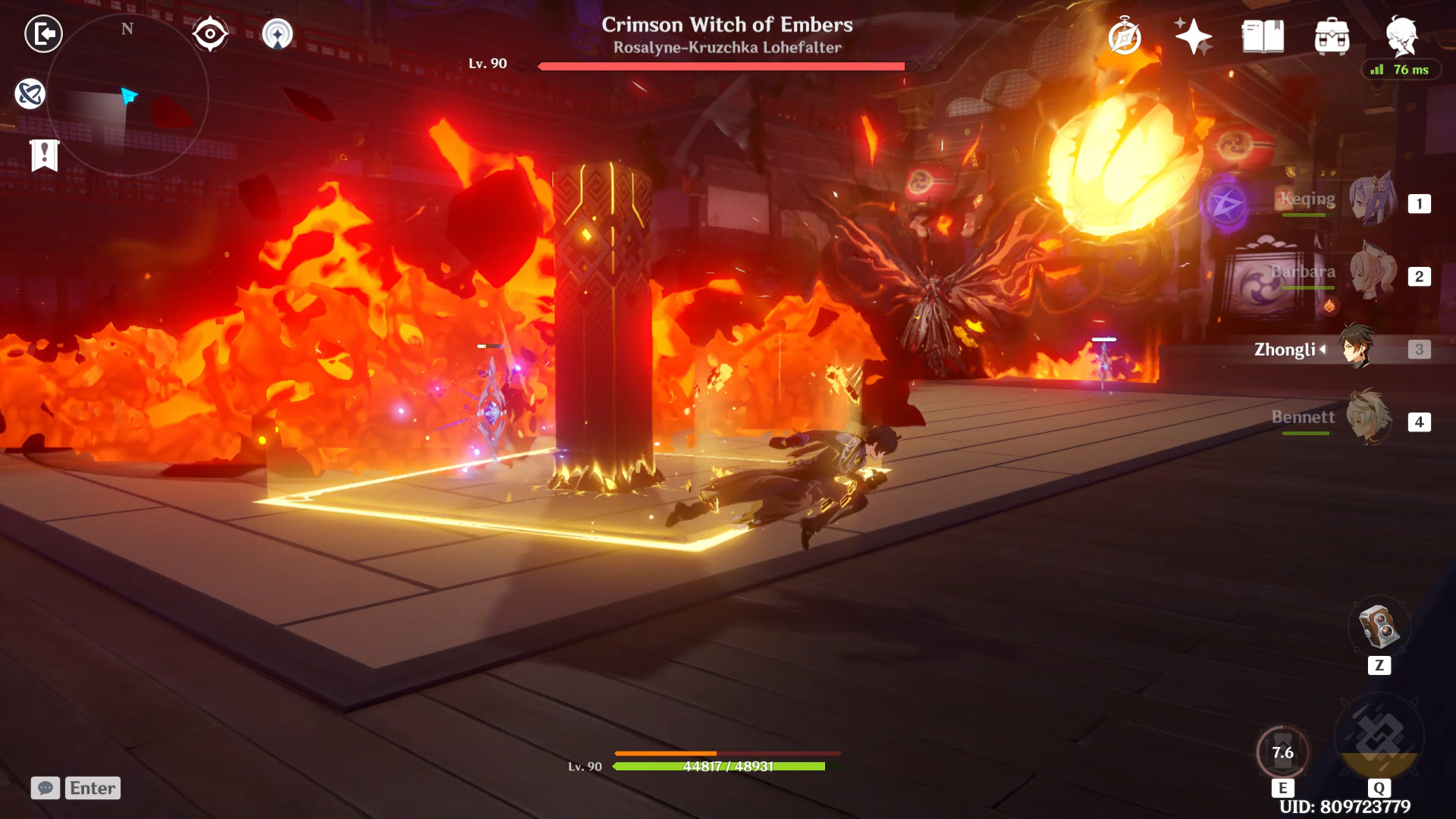Open the Wish star icon
The width and height of the screenshot is (1456, 819).
click(x=1193, y=36)
